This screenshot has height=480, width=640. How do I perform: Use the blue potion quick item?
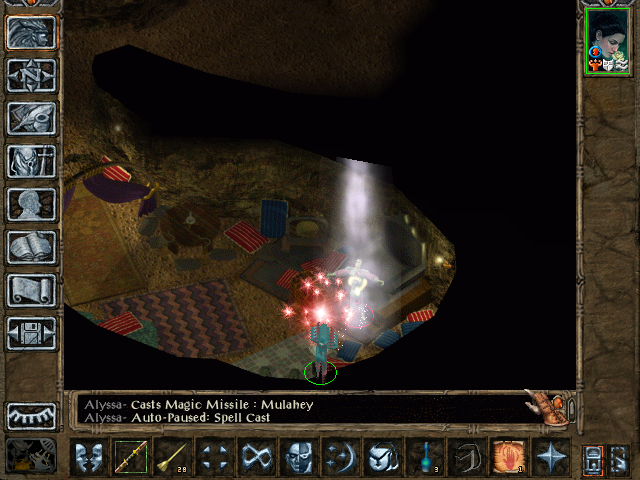click(425, 458)
